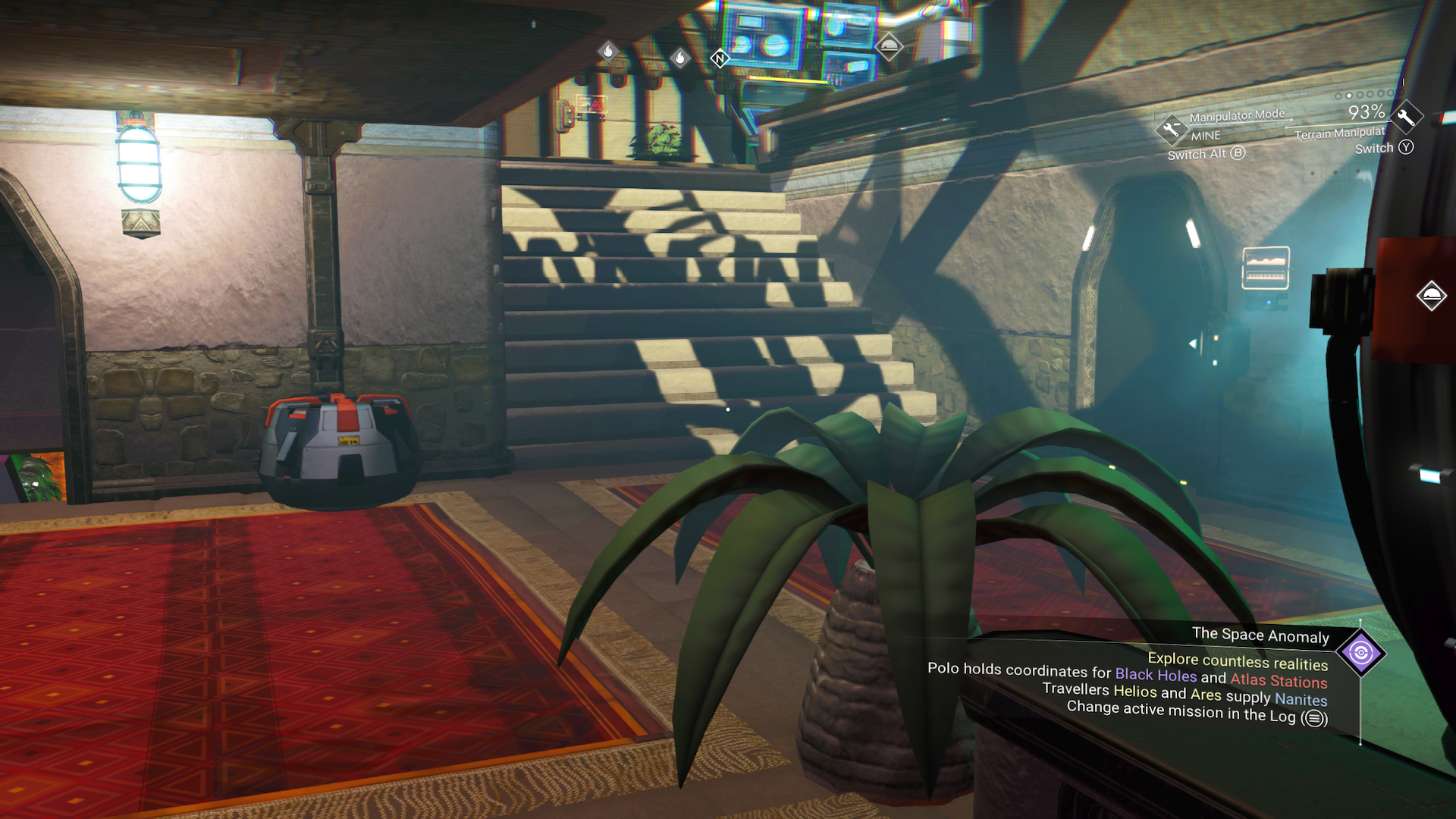Select the Manipulator Mode wrench icon
1456x819 pixels.
click(x=1171, y=128)
